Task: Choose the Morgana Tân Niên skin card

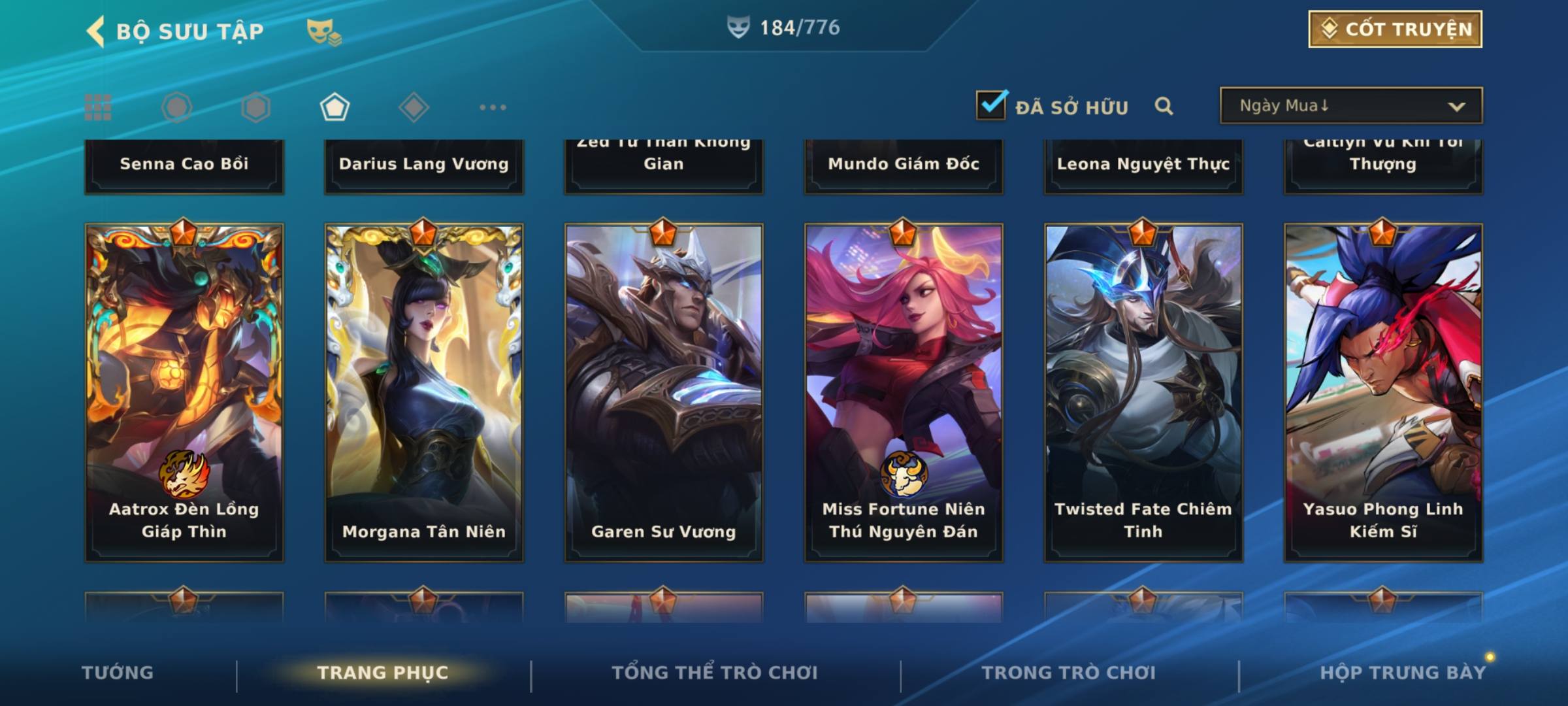Action: (x=424, y=392)
